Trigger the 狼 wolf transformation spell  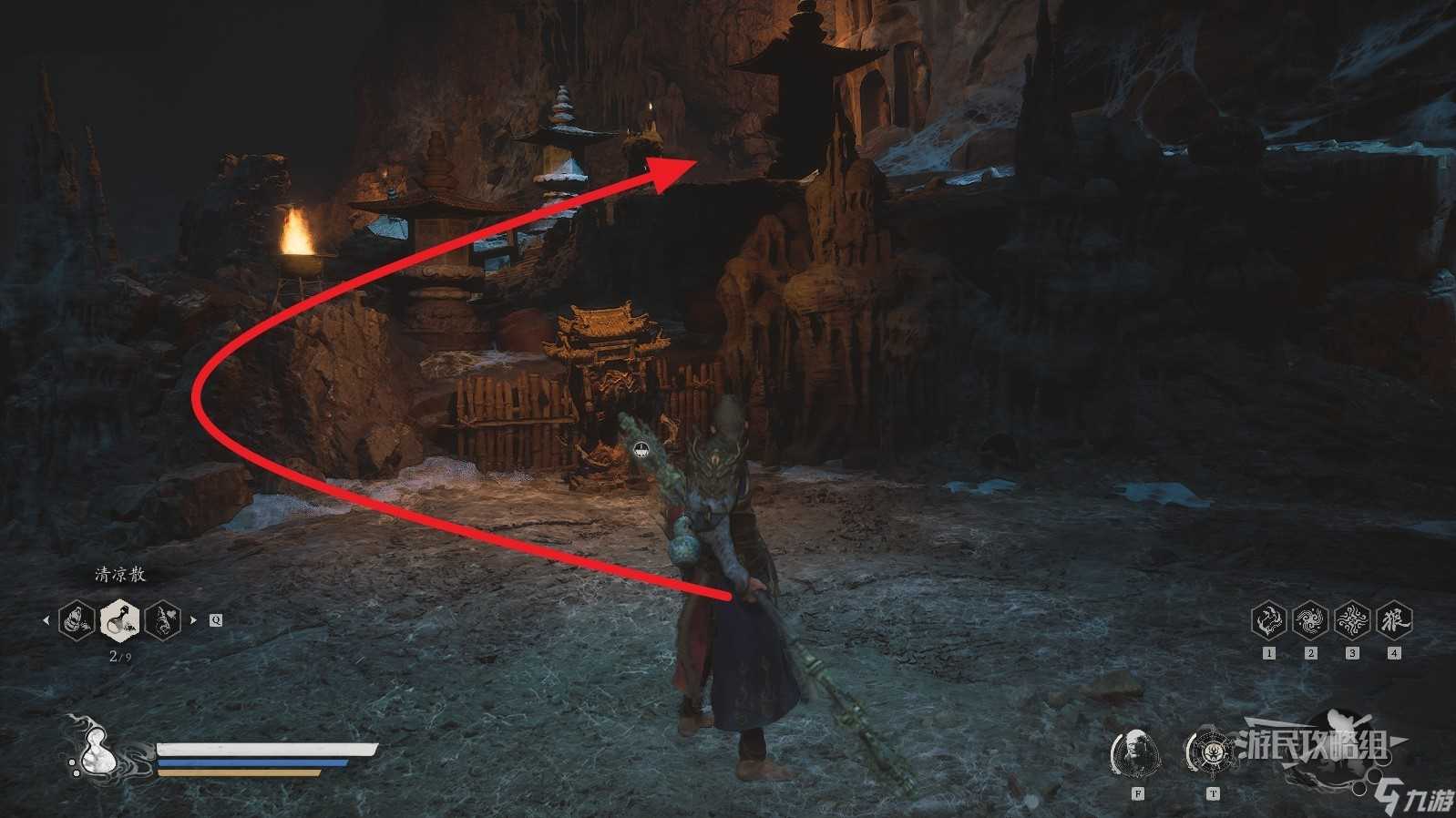[1394, 620]
